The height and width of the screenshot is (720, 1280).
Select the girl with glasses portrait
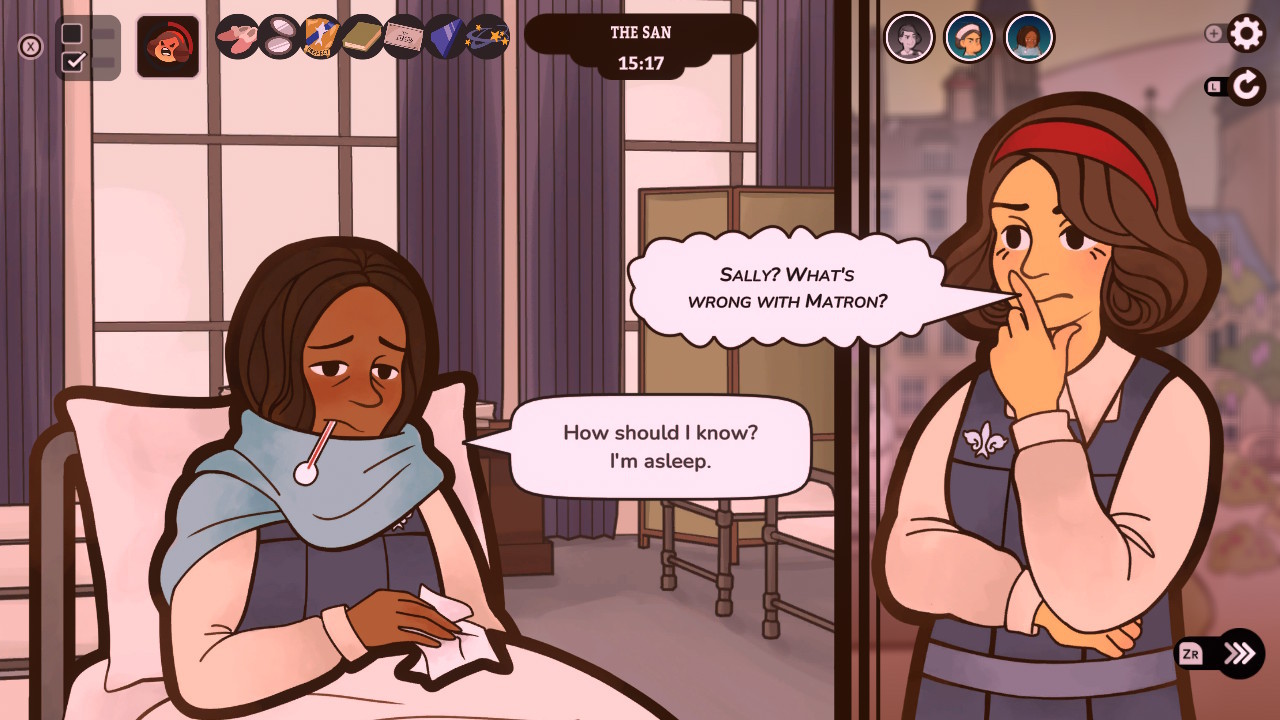pyautogui.click(x=1029, y=37)
